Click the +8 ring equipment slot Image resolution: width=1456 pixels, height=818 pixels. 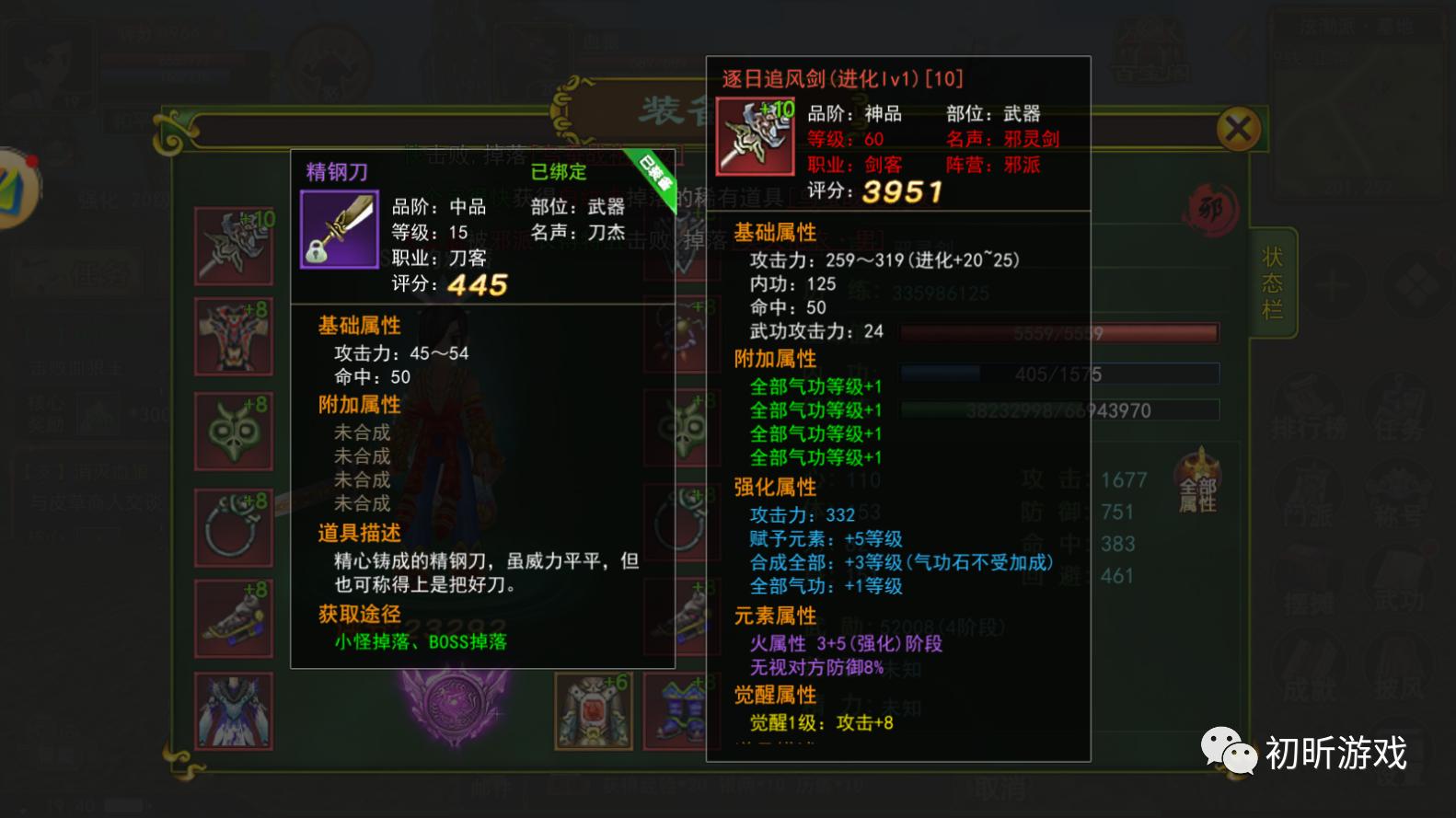[233, 526]
